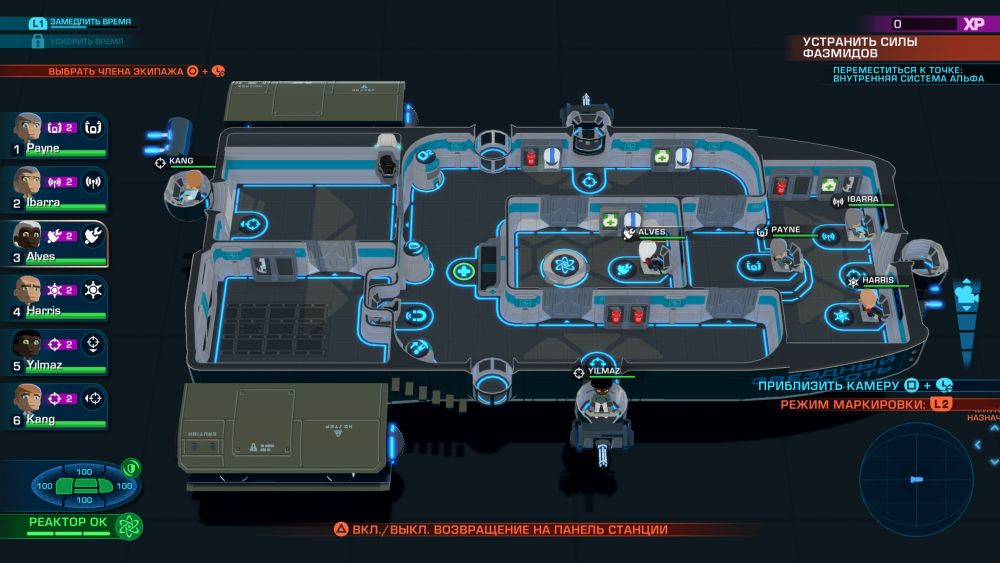Select the magnet station marker
Image resolution: width=1000 pixels, height=563 pixels.
pos(419,318)
